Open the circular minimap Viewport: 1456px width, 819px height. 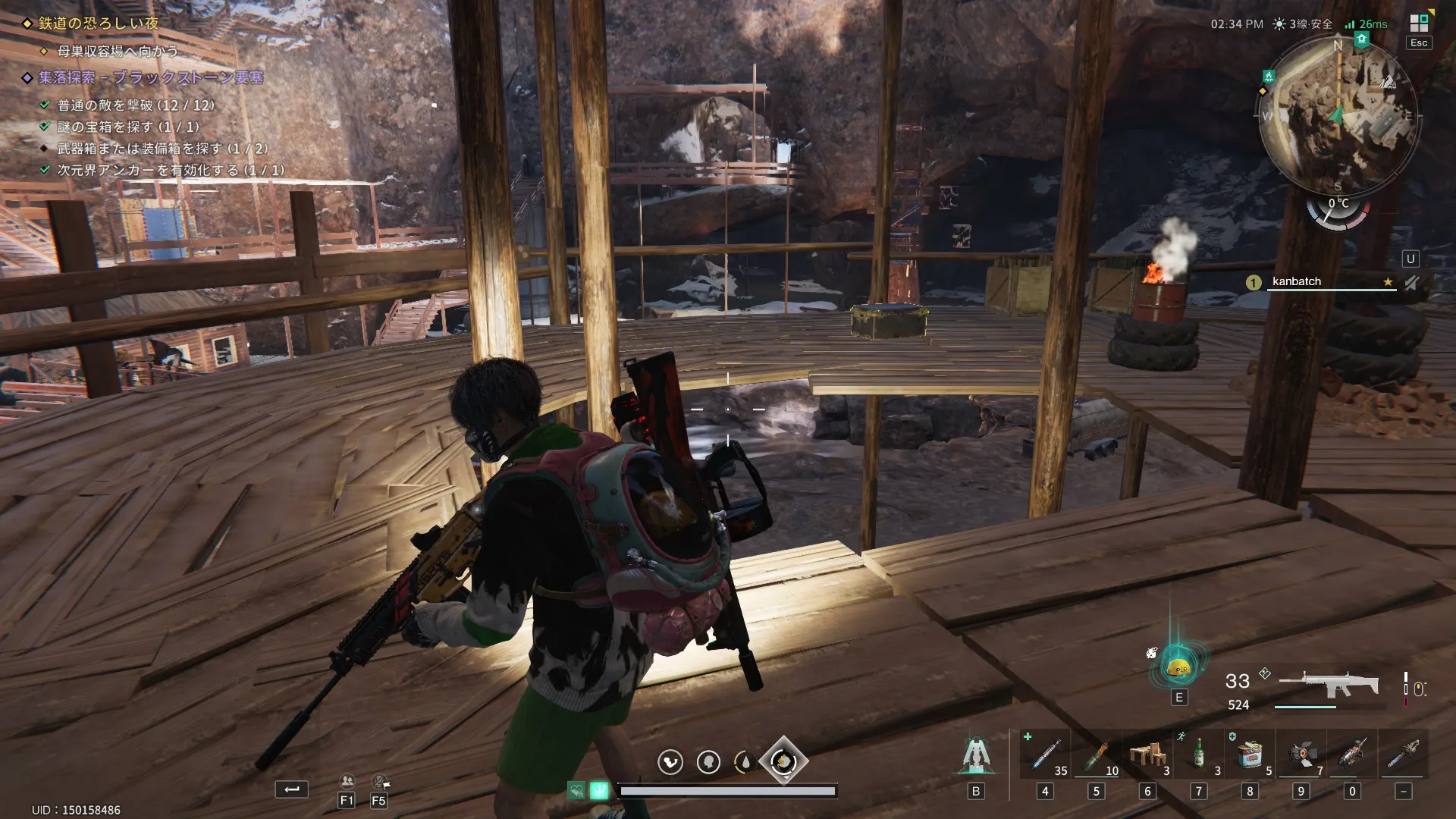[1338, 115]
